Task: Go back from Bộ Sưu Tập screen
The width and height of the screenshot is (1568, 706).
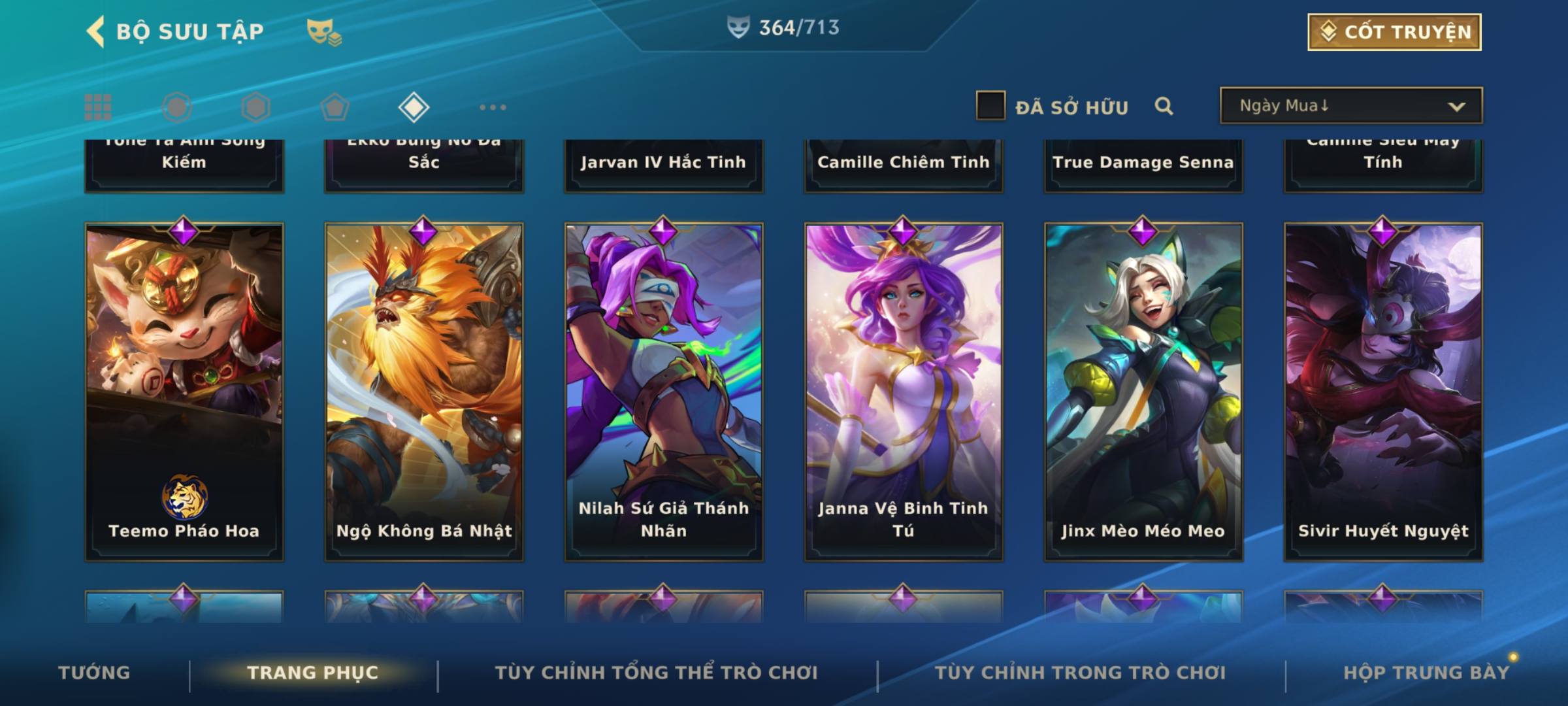Action: coord(96,31)
